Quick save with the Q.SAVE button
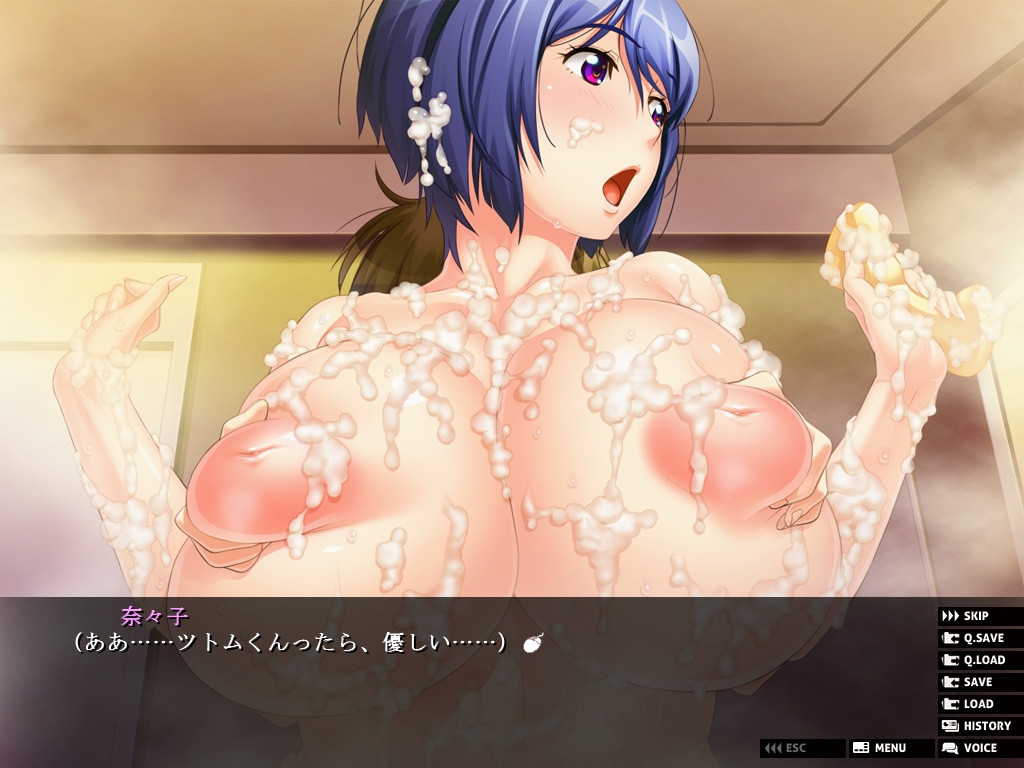Image resolution: width=1024 pixels, height=768 pixels. (979, 638)
